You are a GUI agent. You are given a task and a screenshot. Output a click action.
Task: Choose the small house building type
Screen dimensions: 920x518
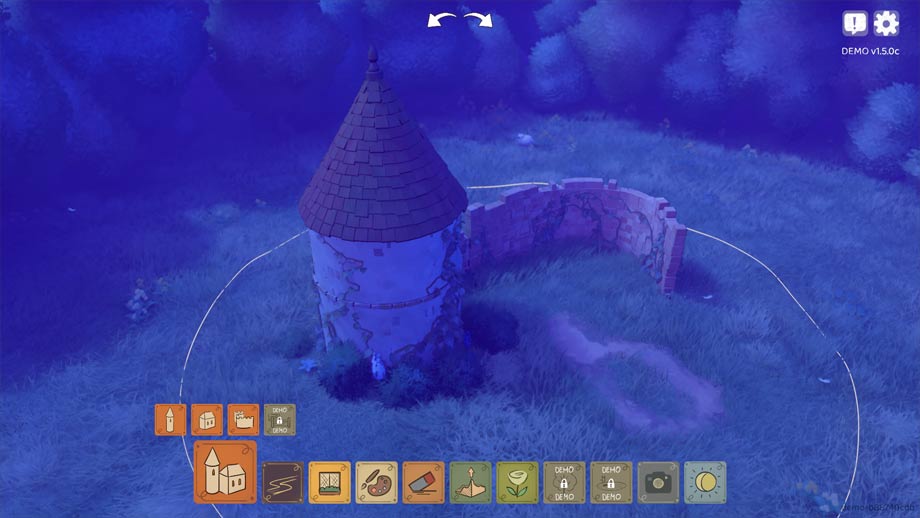[x=207, y=419]
